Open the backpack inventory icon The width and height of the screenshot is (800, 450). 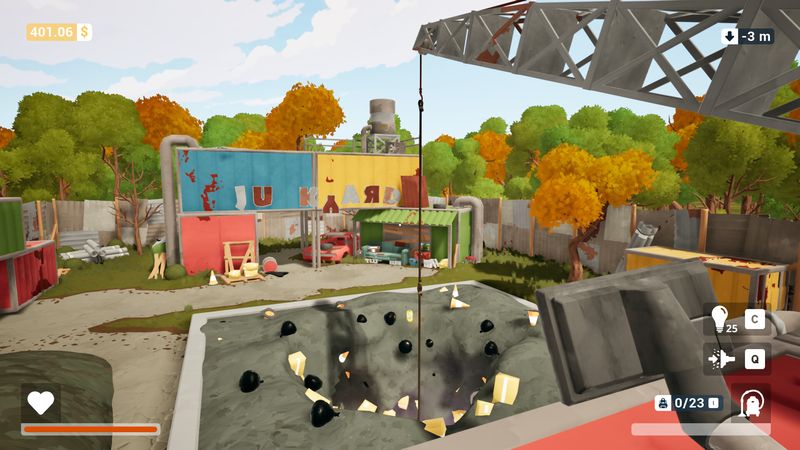(x=662, y=403)
